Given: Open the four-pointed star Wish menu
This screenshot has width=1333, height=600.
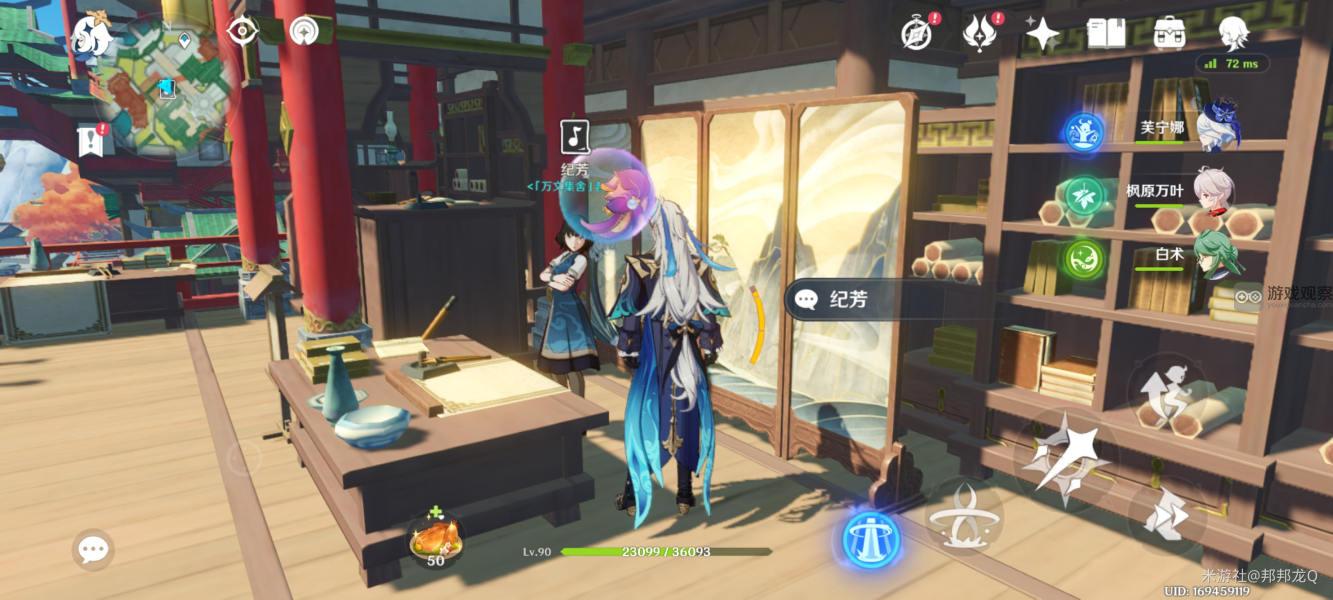Looking at the screenshot, I should pyautogui.click(x=1042, y=35).
